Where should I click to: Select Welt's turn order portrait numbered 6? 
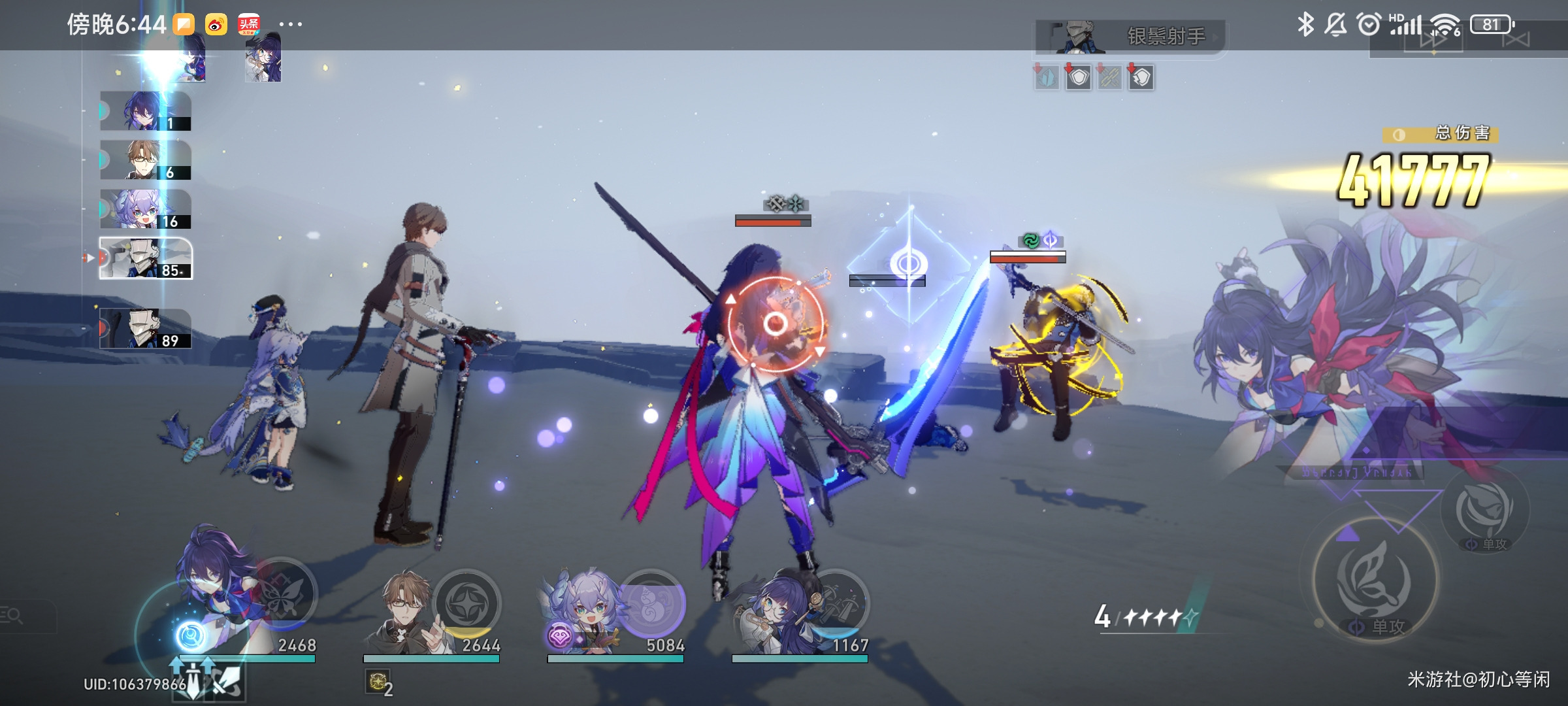(x=145, y=160)
